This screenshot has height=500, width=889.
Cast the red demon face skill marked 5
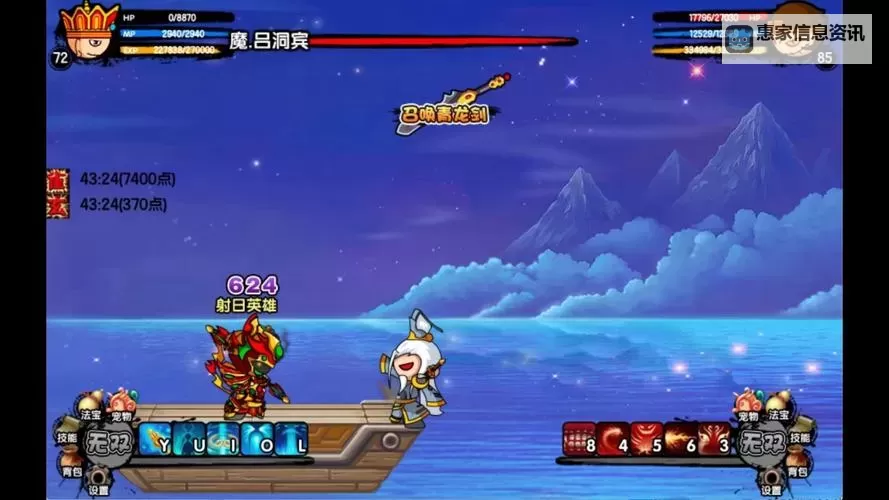tap(646, 439)
